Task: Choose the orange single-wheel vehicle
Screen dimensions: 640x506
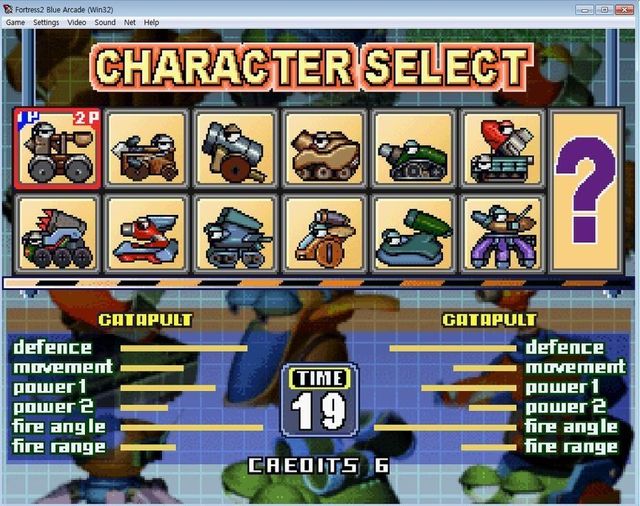Action: click(x=324, y=234)
